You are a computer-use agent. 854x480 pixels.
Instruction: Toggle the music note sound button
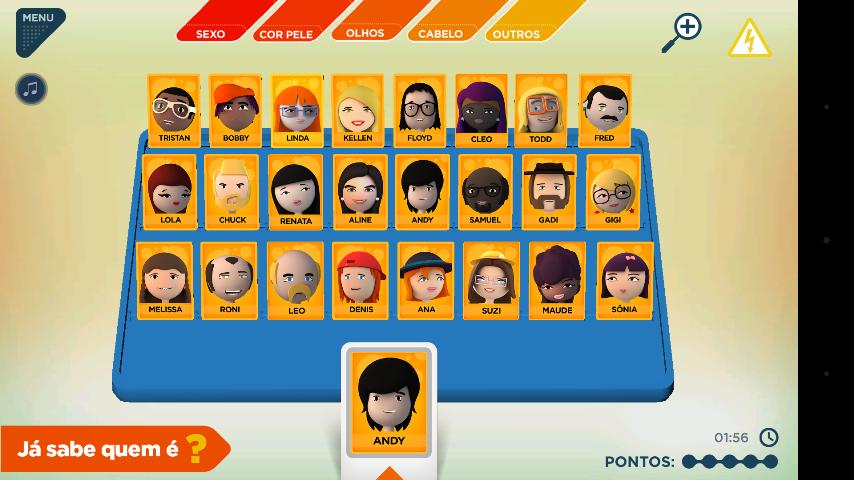click(31, 89)
